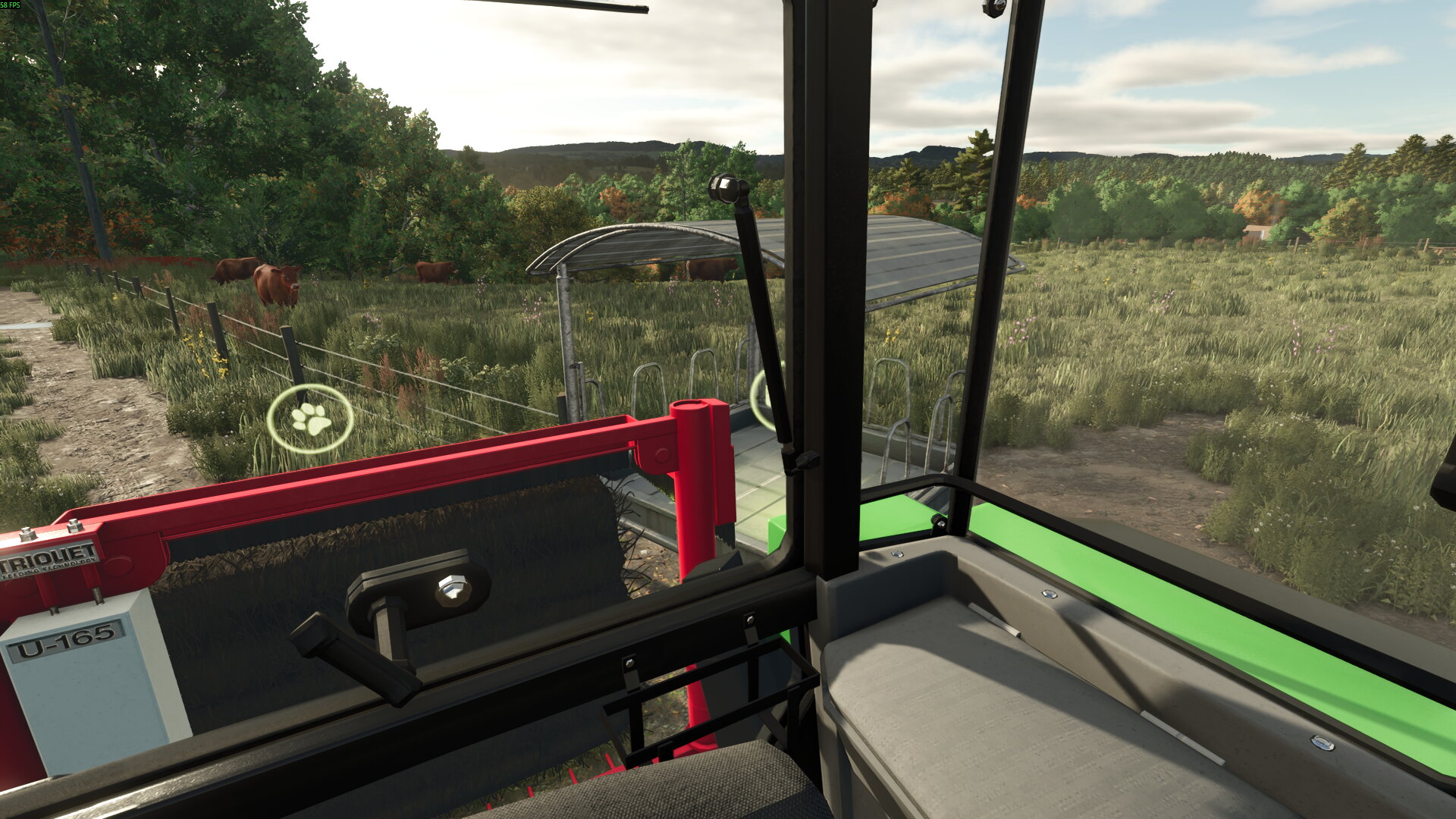
Task: Select the paw print animal marker
Action: coord(310,419)
